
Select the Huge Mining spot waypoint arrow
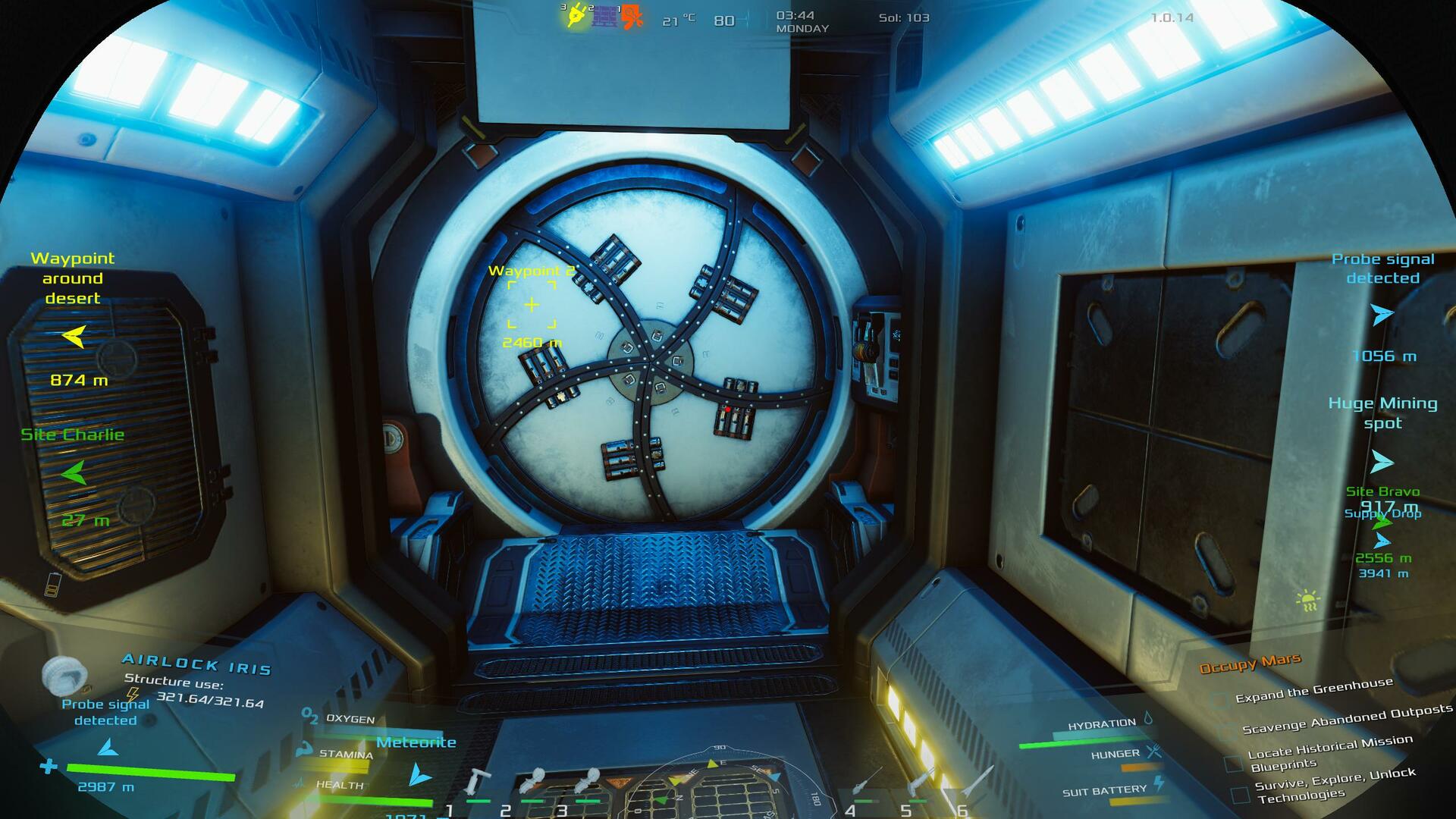tap(1382, 462)
